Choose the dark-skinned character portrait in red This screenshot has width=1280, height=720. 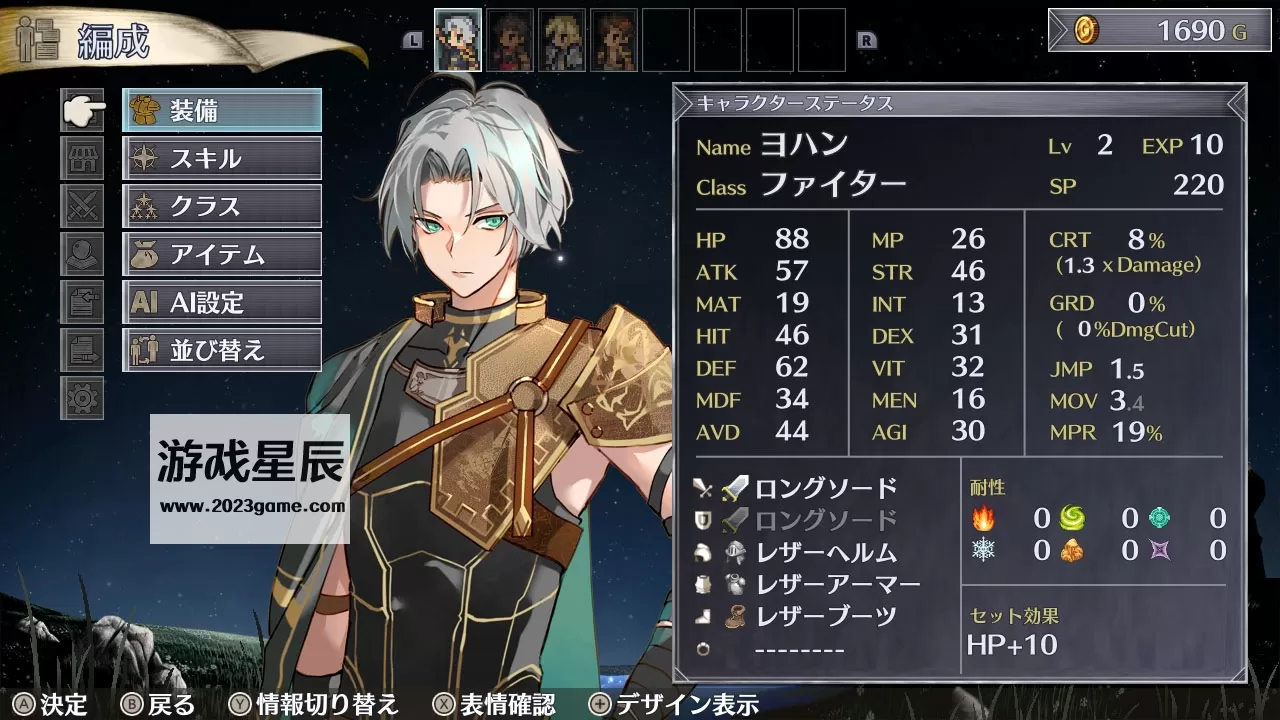pyautogui.click(x=510, y=40)
